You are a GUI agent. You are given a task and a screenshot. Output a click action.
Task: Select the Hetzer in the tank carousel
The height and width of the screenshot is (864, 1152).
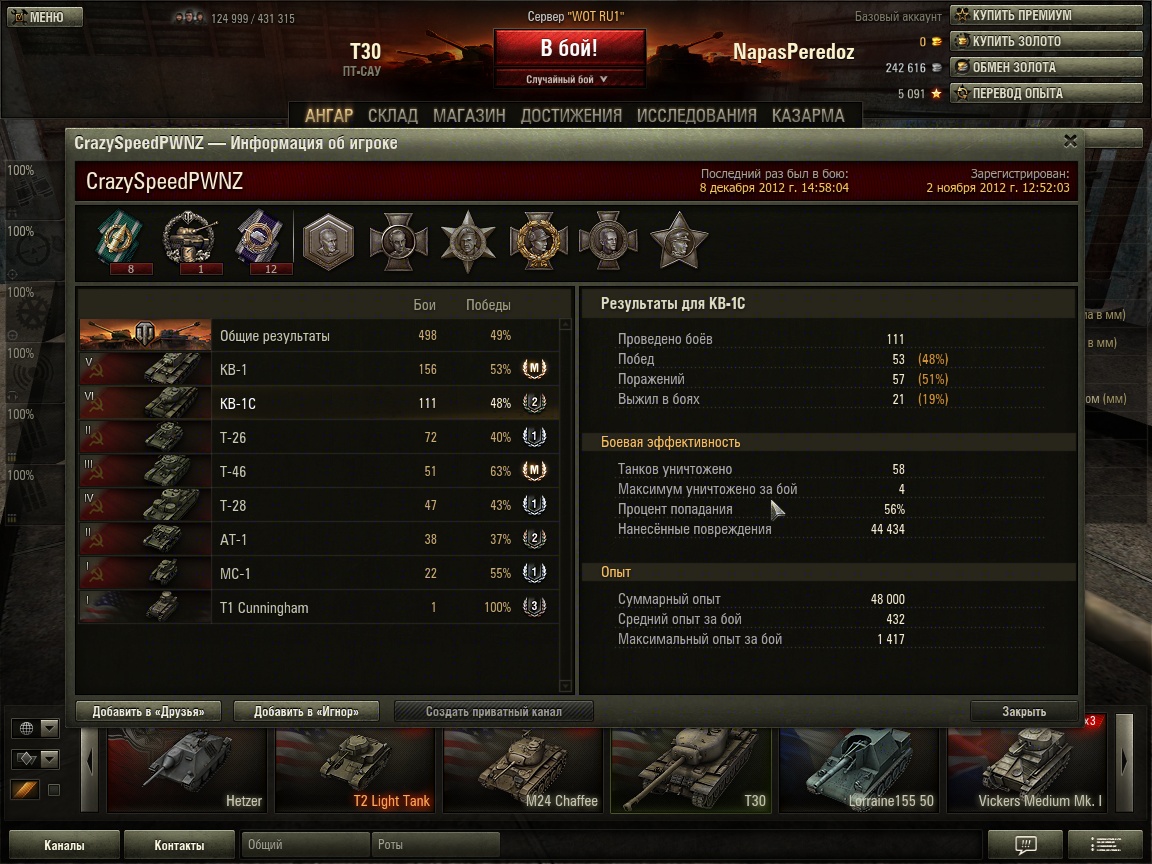tap(186, 769)
